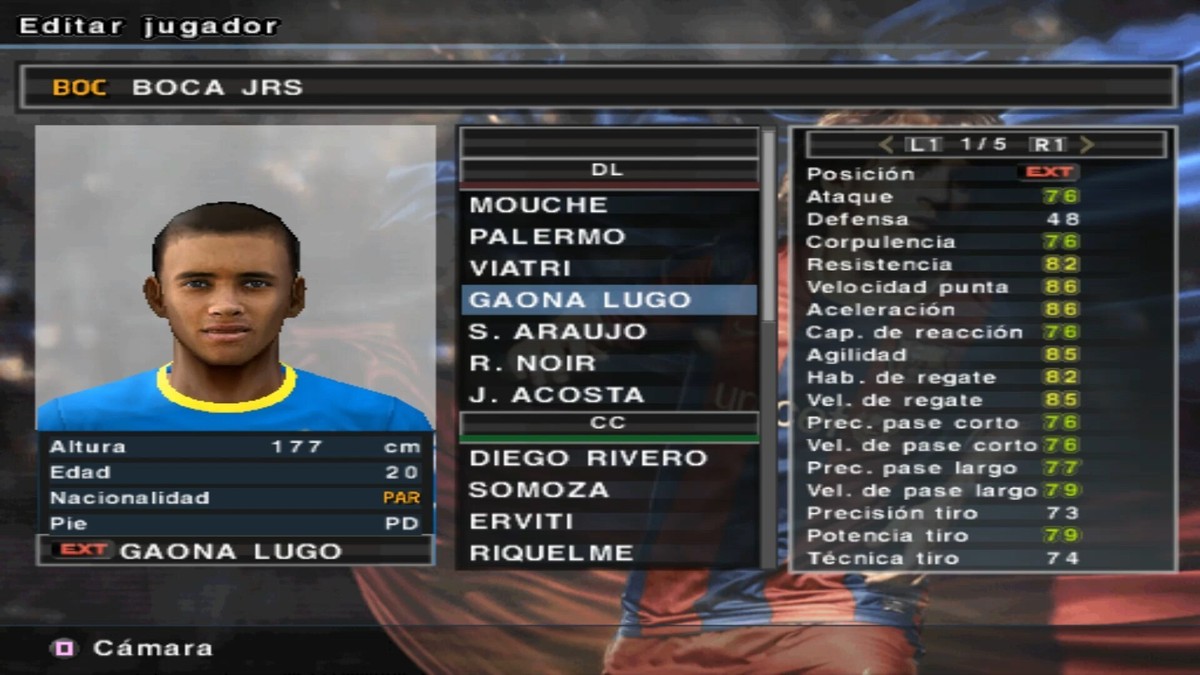Pick DIEGO RIVERO from the midfielders
1200x675 pixels.
click(588, 458)
